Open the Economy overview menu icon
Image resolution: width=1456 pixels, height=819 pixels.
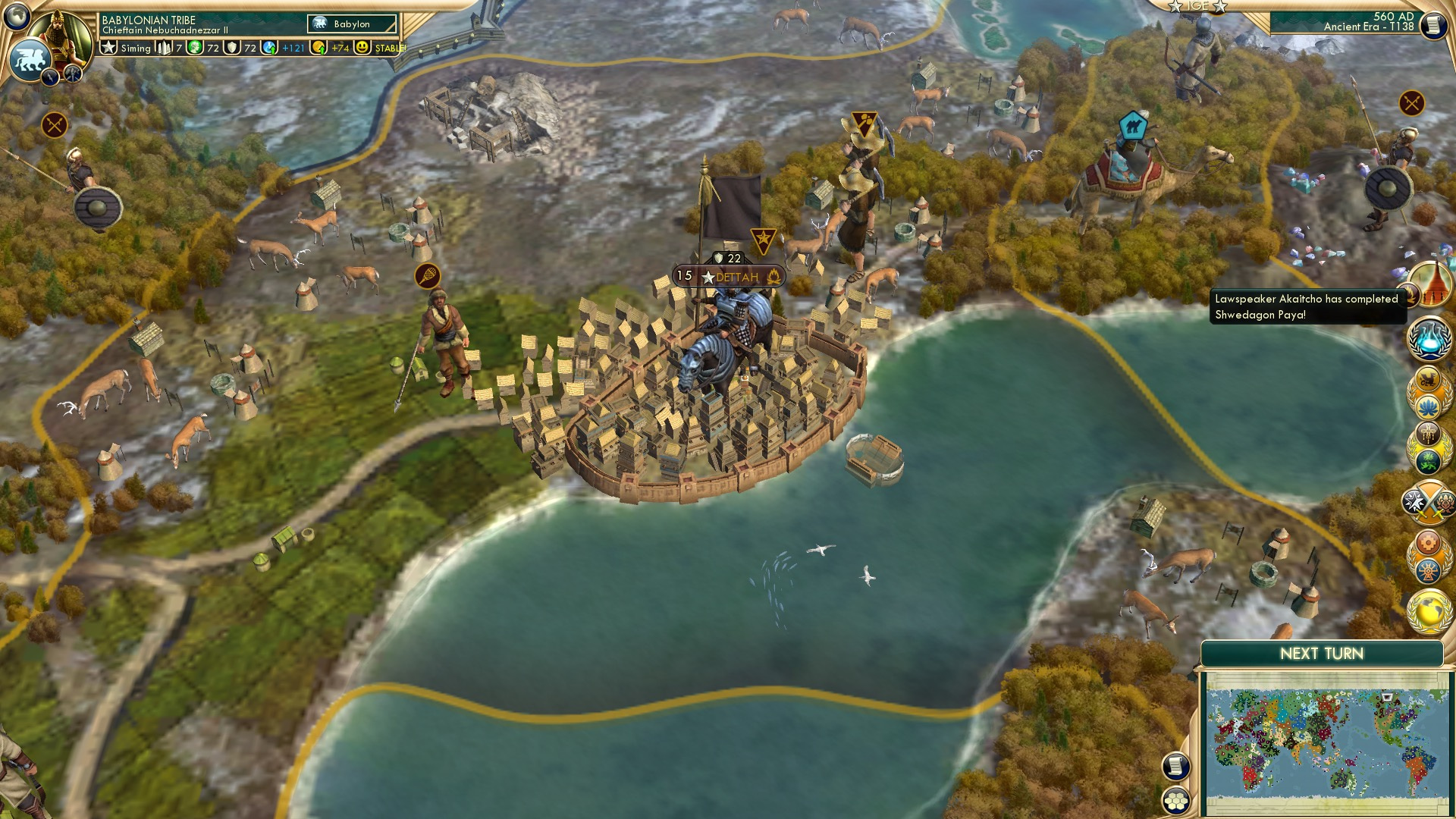click(x=1429, y=543)
